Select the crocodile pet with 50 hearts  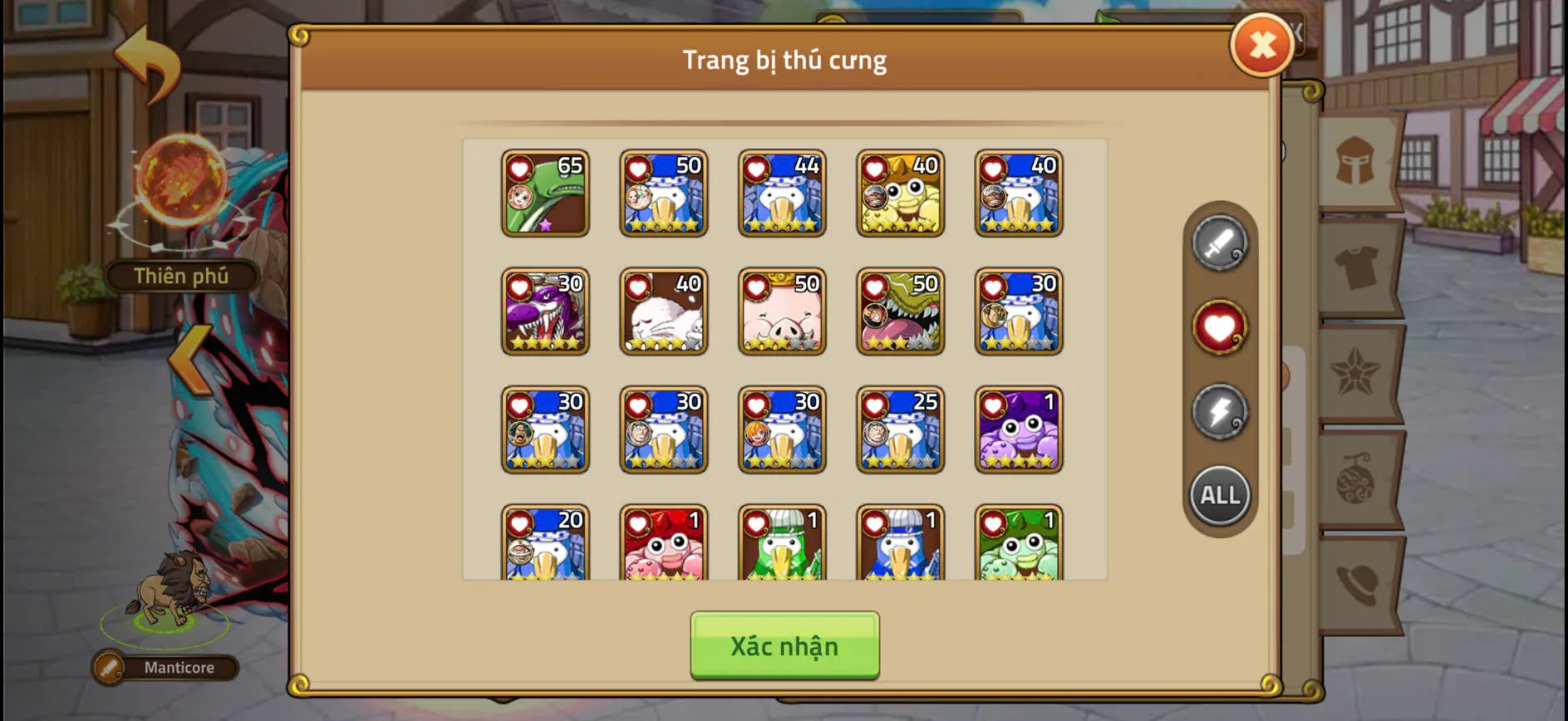pos(900,311)
